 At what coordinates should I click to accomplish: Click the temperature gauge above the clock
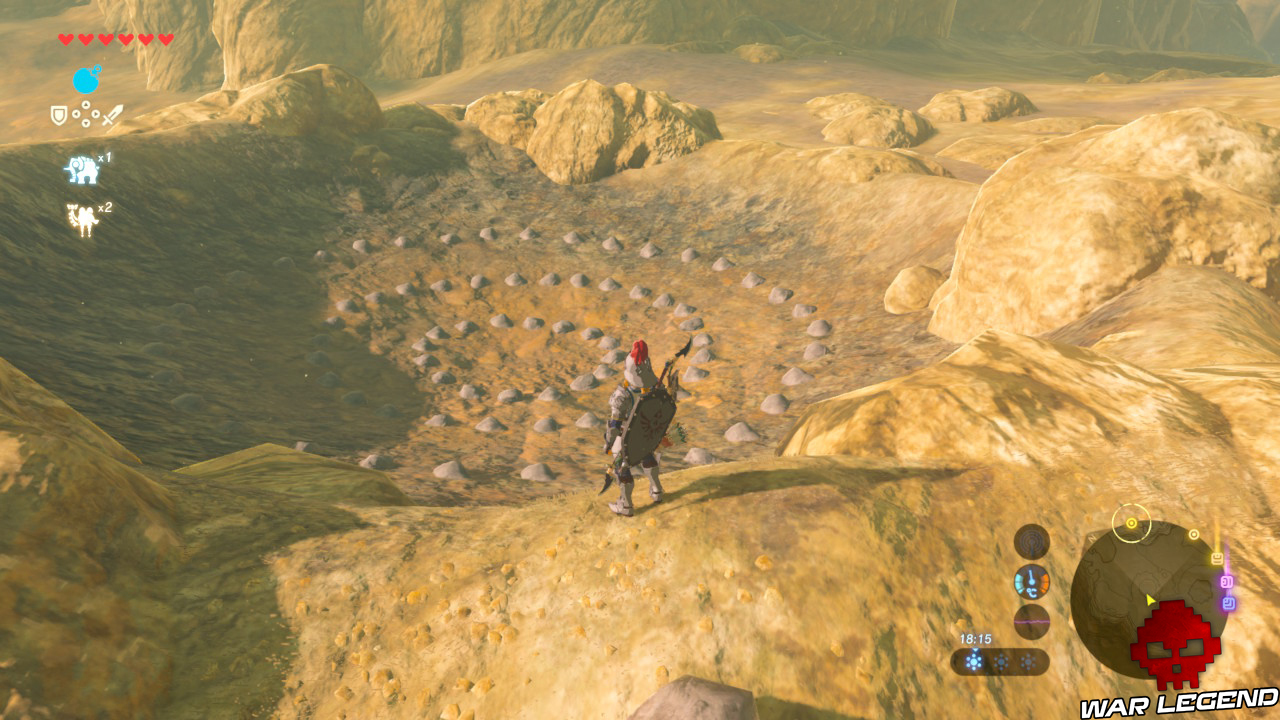pos(1030,581)
